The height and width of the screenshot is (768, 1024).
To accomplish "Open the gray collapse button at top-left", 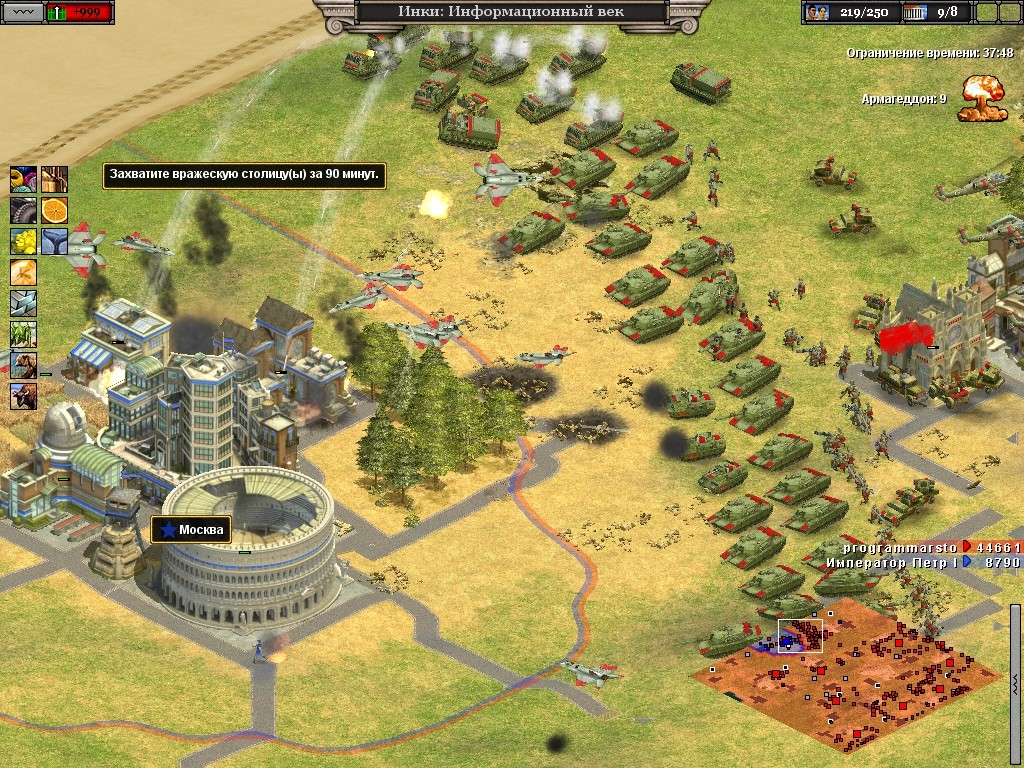I will click(x=22, y=13).
